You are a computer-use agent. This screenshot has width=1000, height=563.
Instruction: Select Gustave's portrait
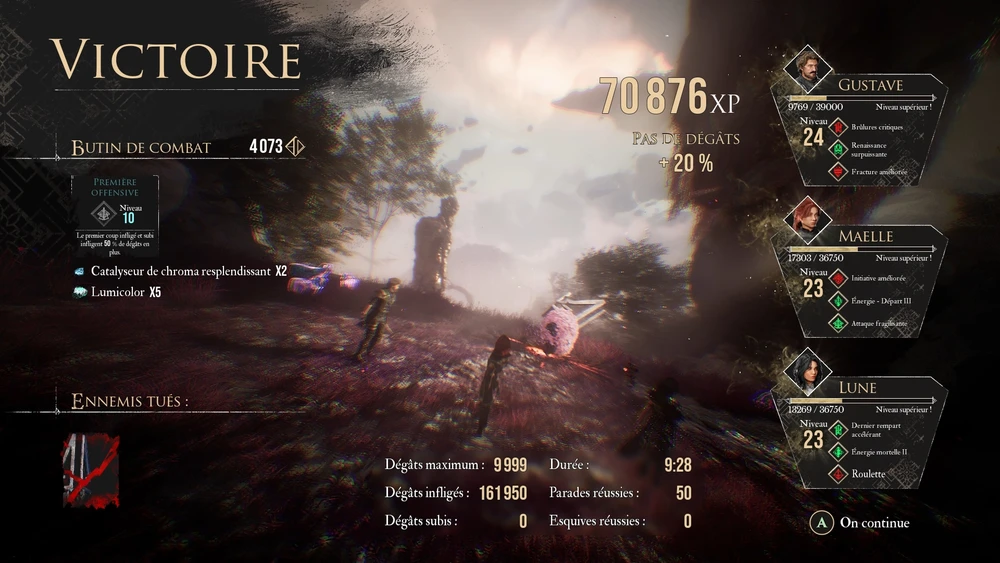coord(807,68)
